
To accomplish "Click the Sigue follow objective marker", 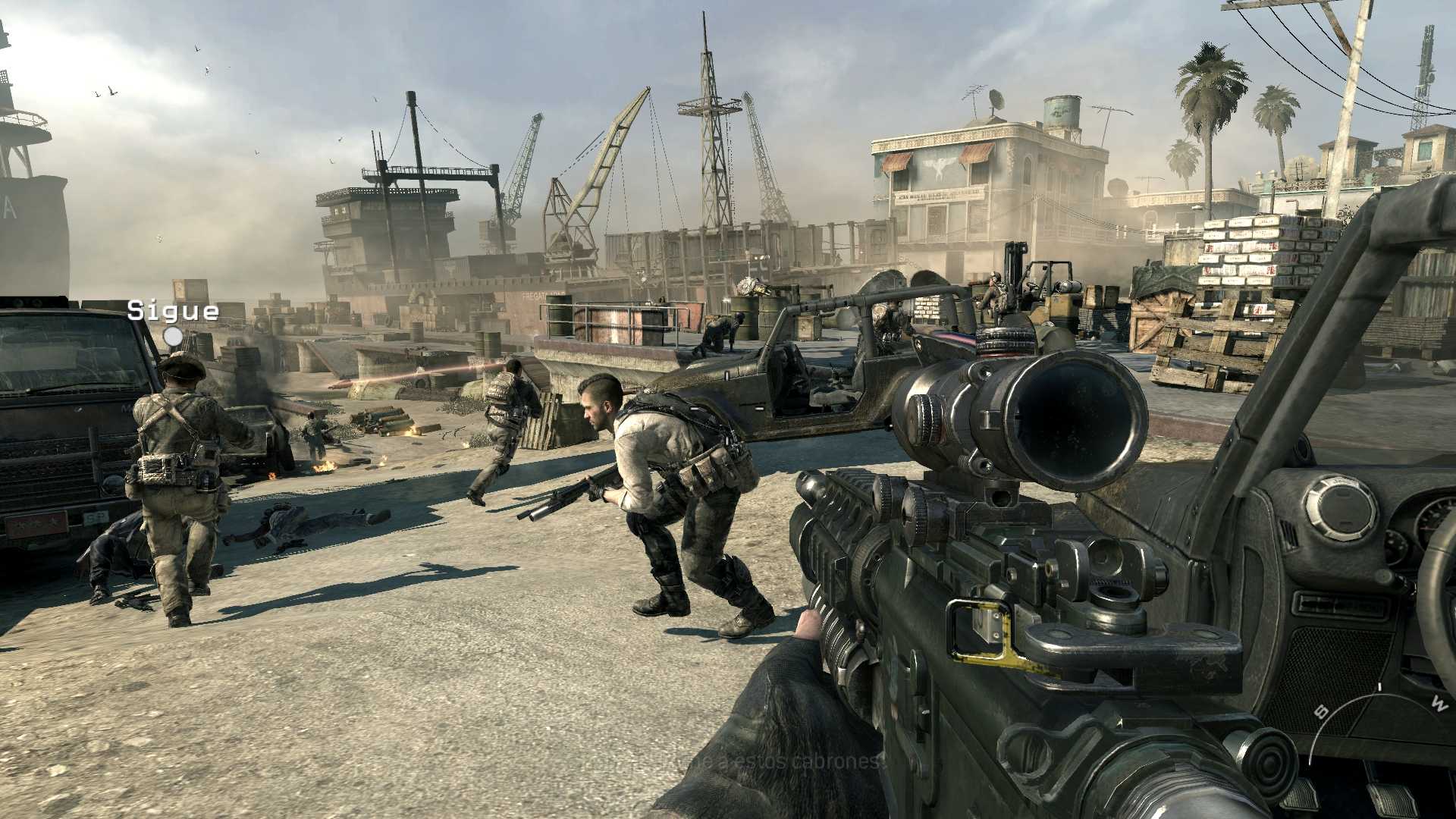I will 174,334.
